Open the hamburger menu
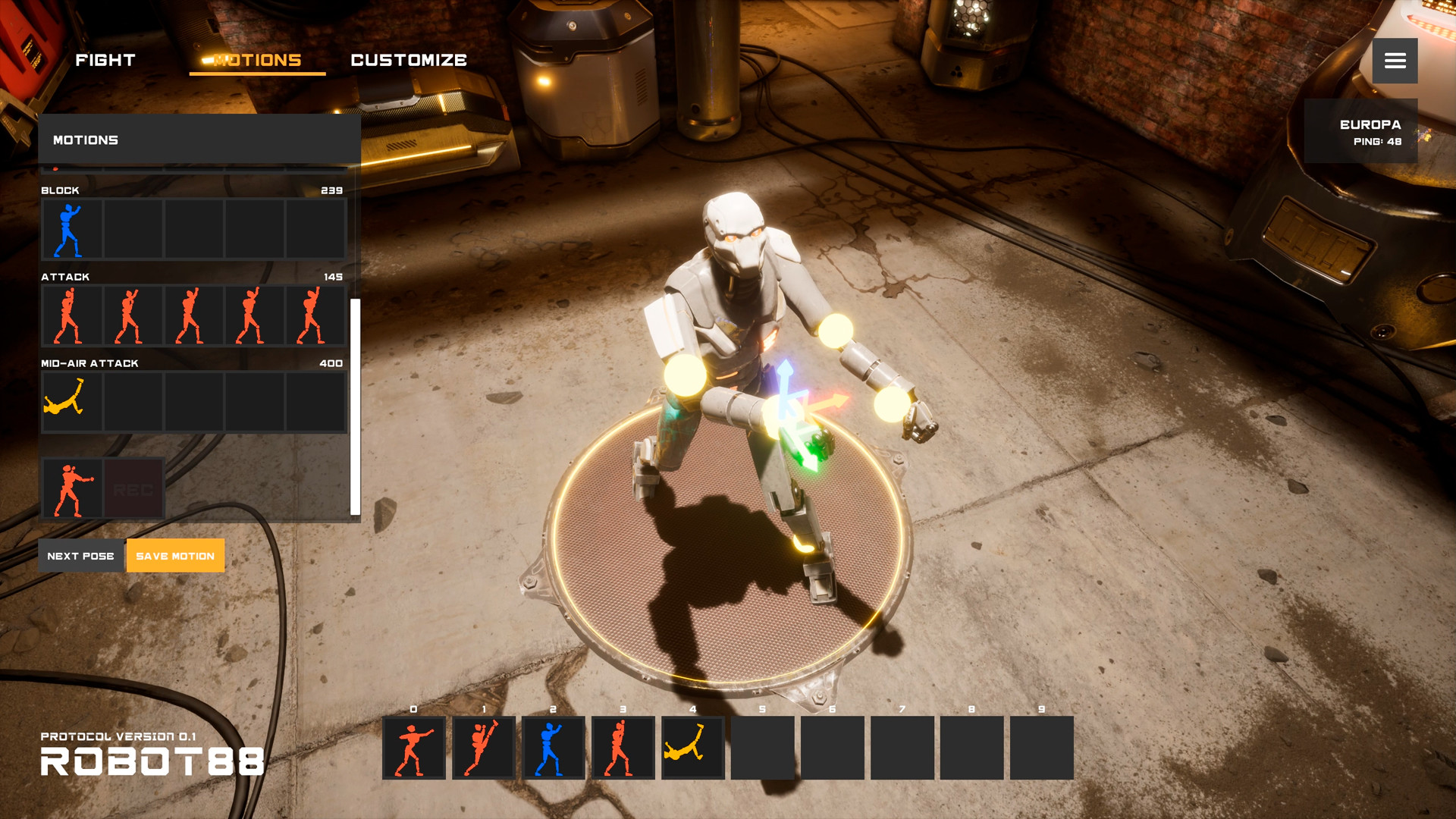 pyautogui.click(x=1395, y=61)
